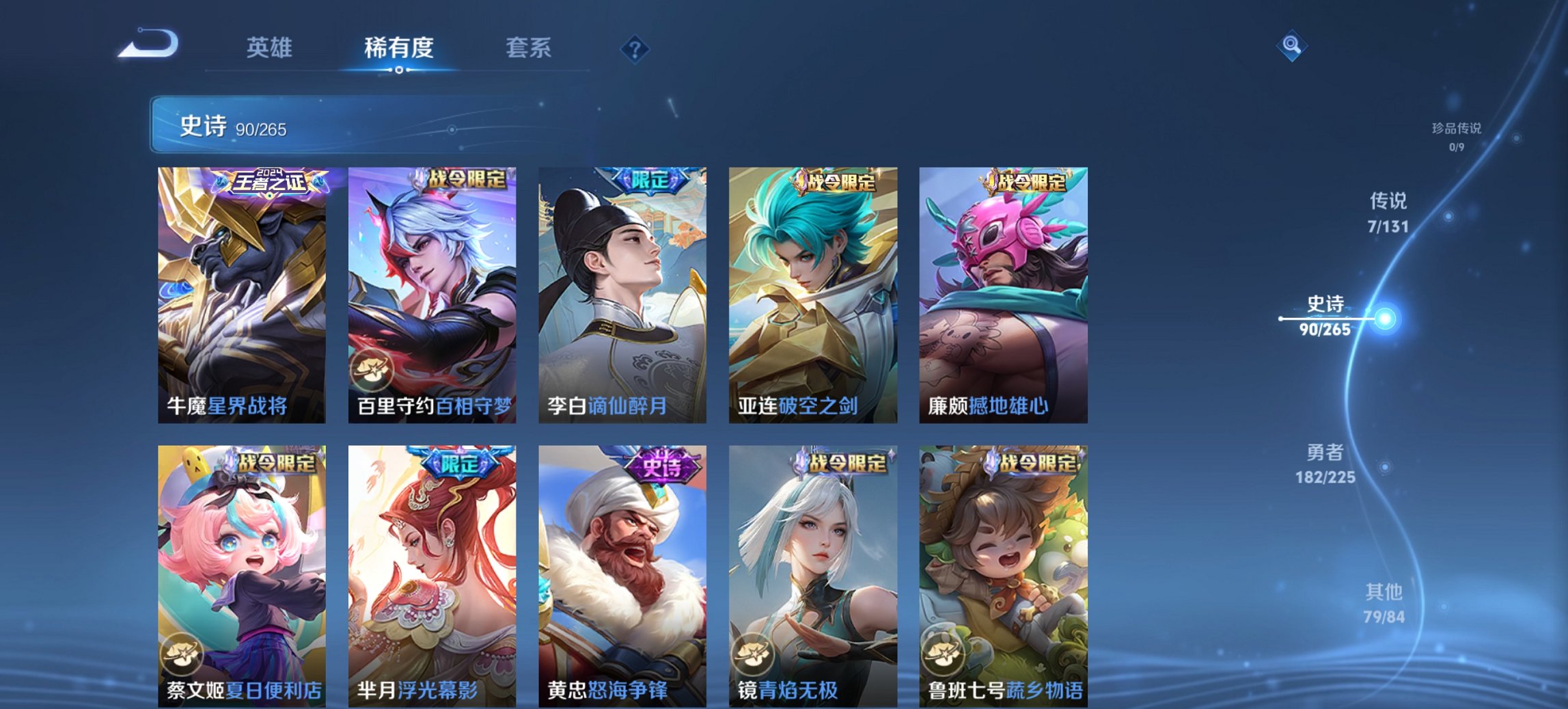Click the help question mark icon
The width and height of the screenshot is (1568, 709).
635,49
